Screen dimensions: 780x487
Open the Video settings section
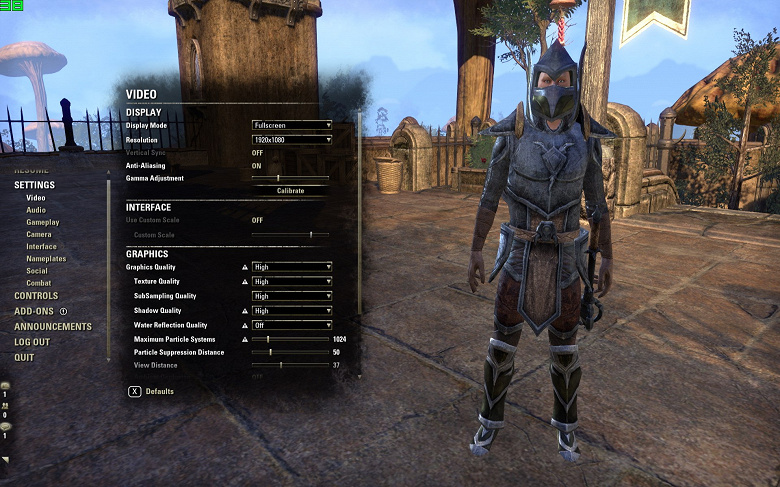coord(36,198)
